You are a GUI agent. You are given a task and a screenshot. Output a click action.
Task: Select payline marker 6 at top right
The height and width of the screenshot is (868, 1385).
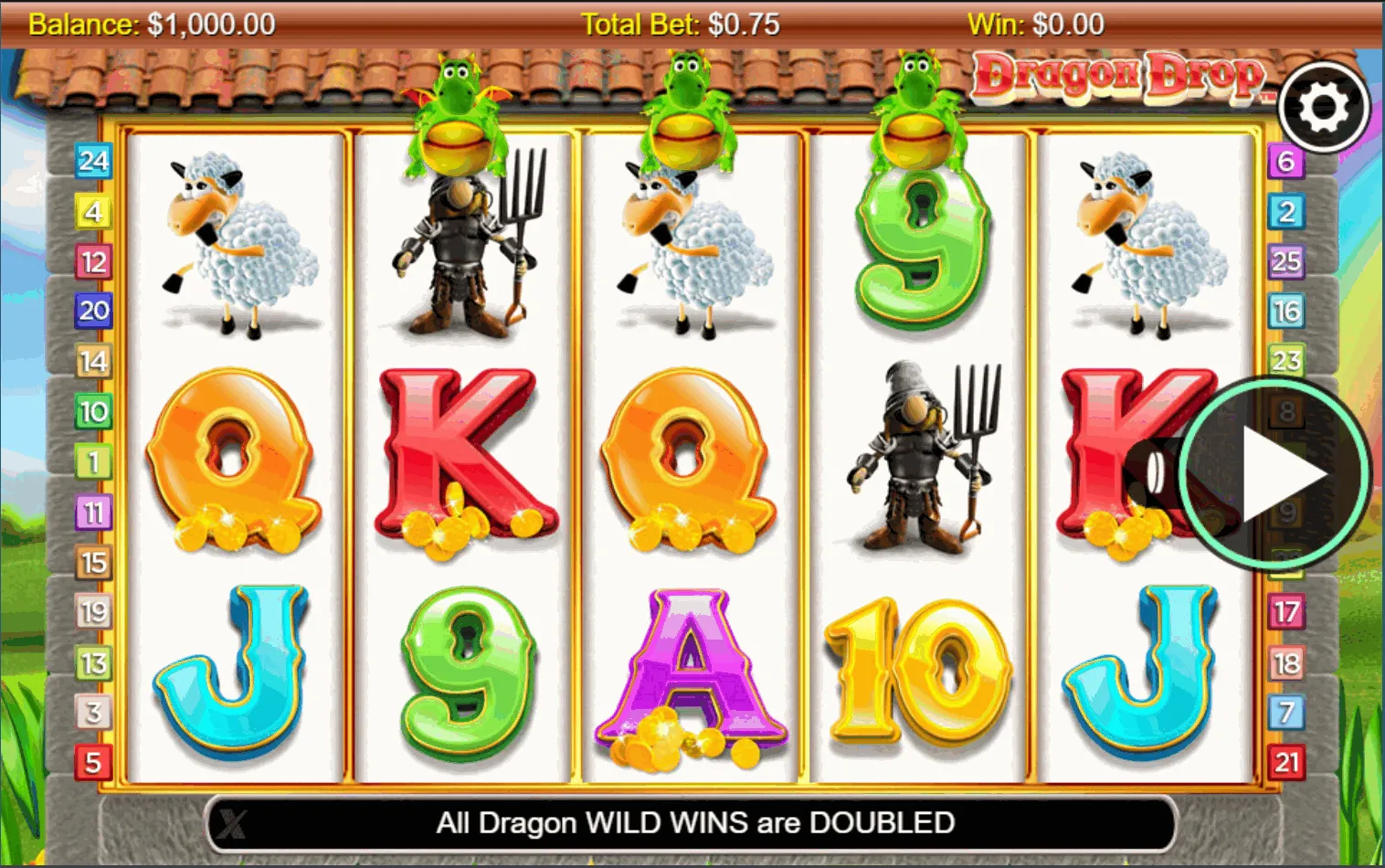1288,163
